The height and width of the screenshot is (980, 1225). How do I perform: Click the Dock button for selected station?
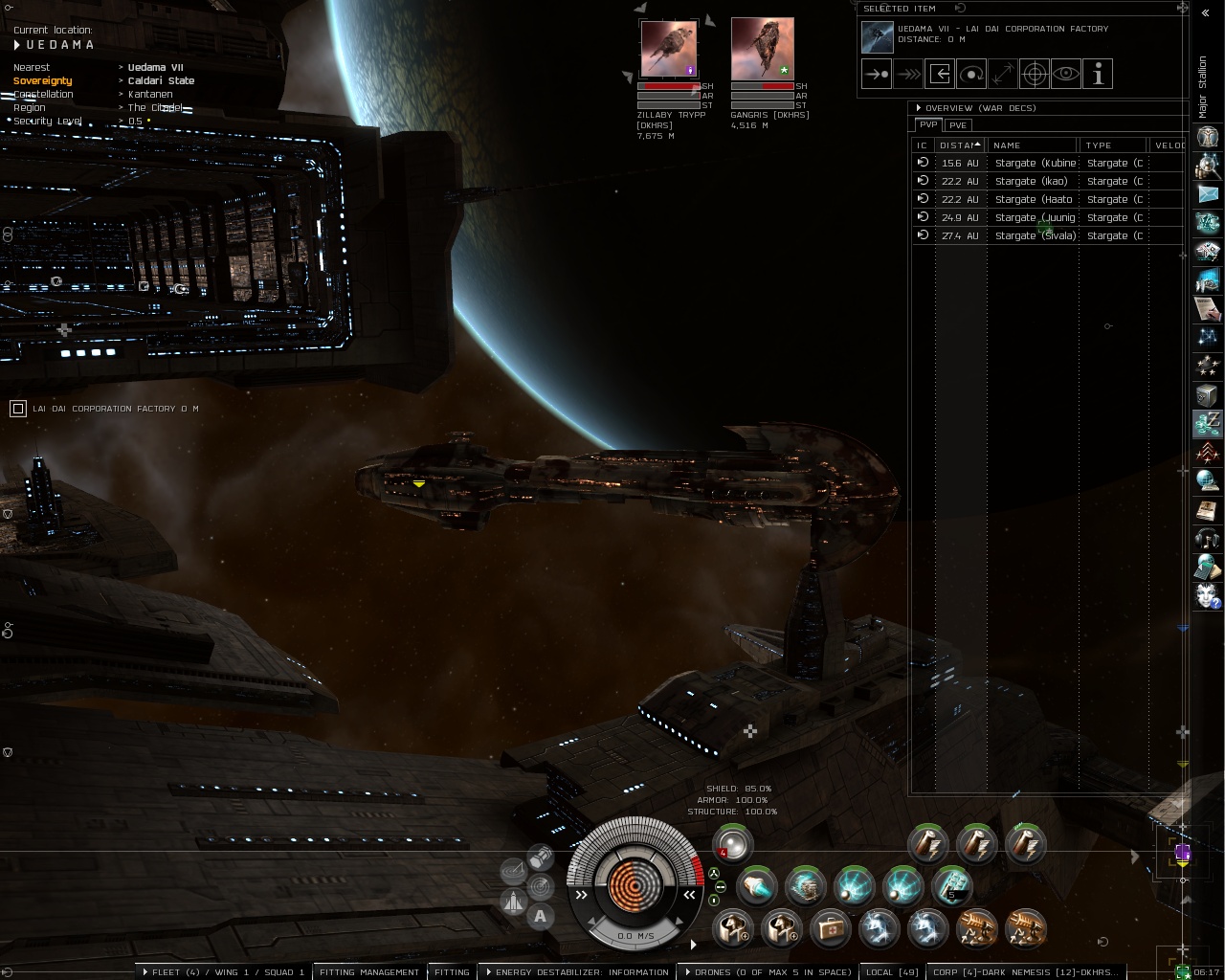(940, 74)
